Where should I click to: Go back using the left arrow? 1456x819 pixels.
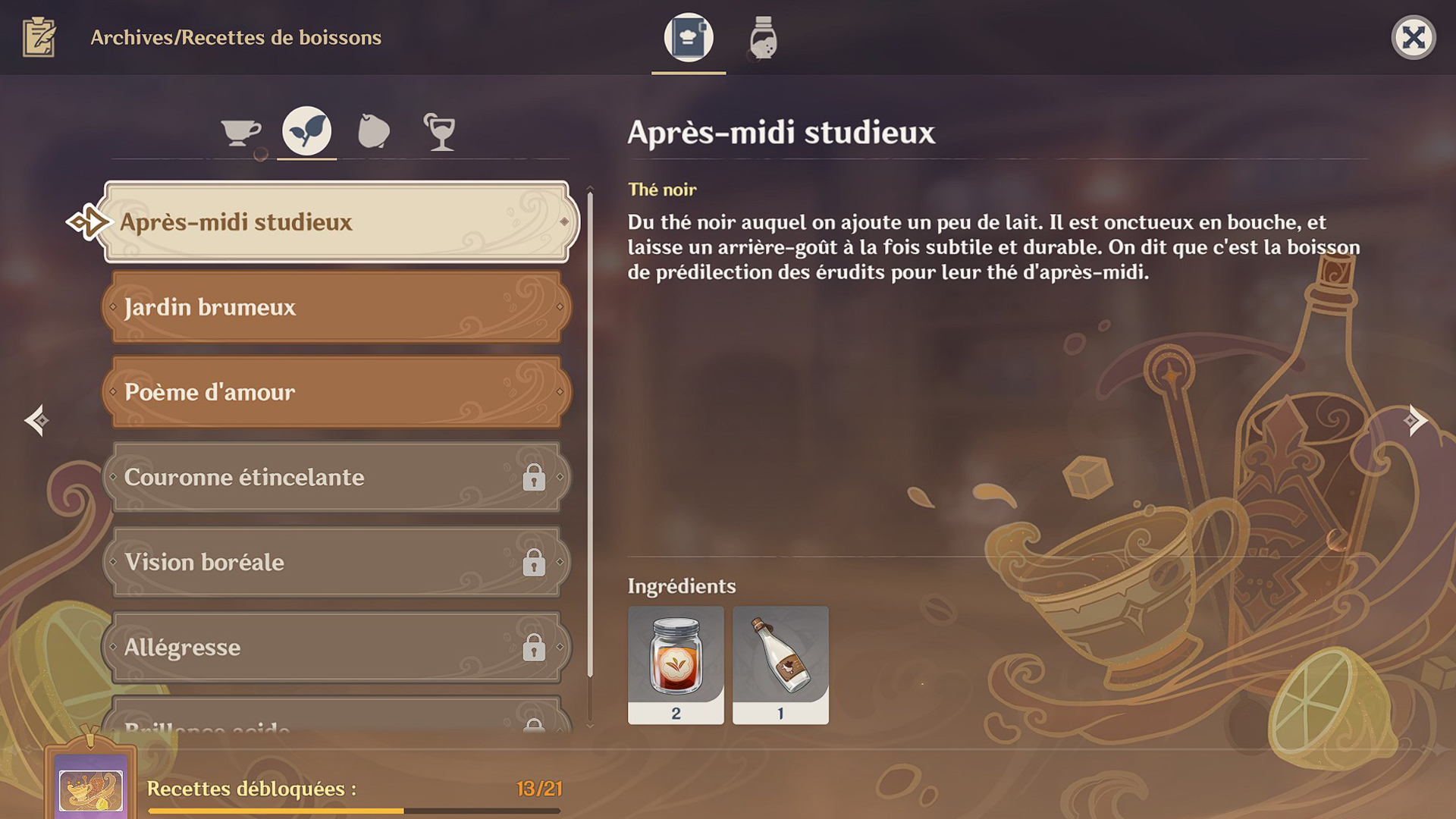click(38, 419)
